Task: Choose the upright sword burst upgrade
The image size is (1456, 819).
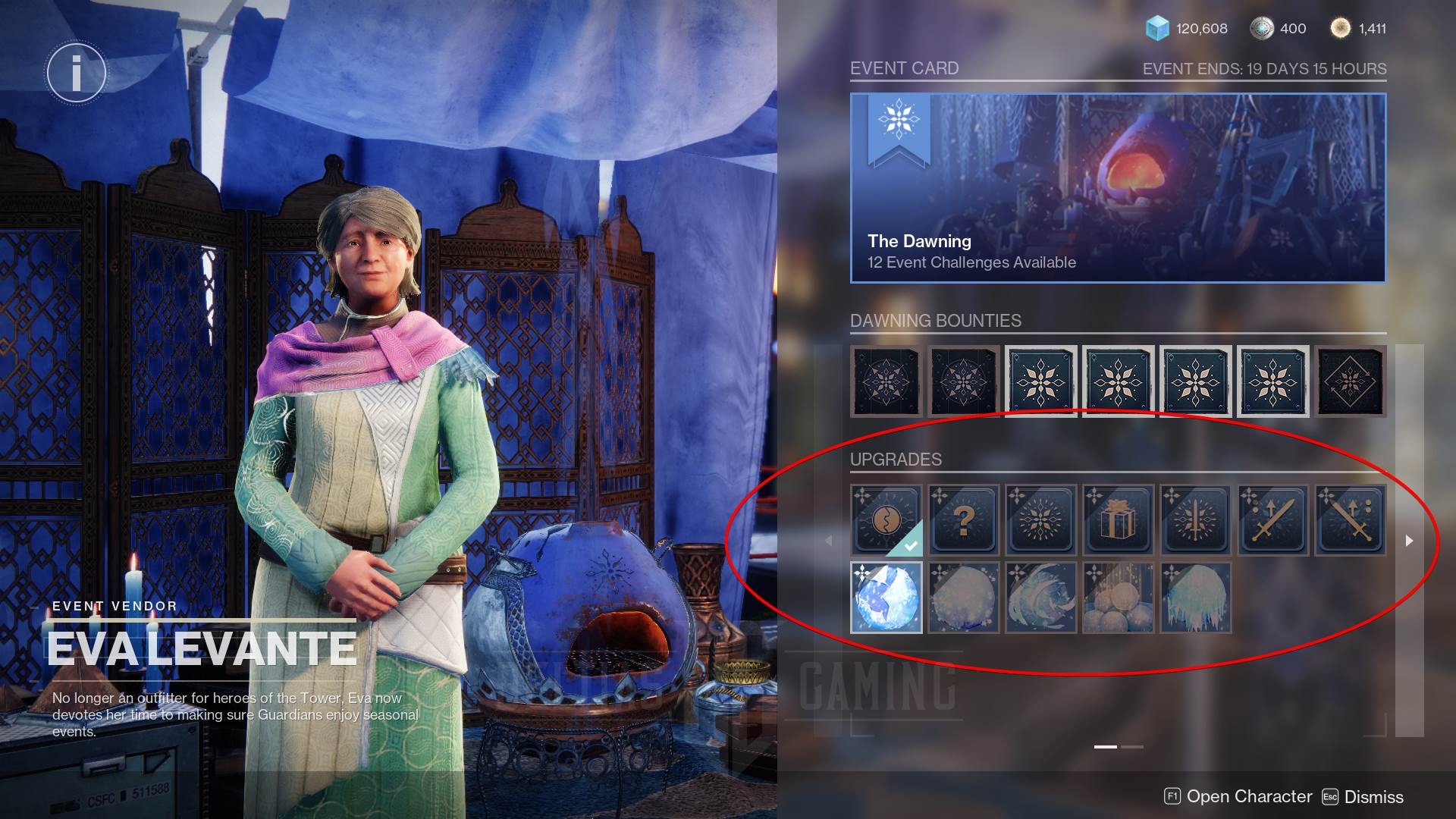Action: (1195, 520)
